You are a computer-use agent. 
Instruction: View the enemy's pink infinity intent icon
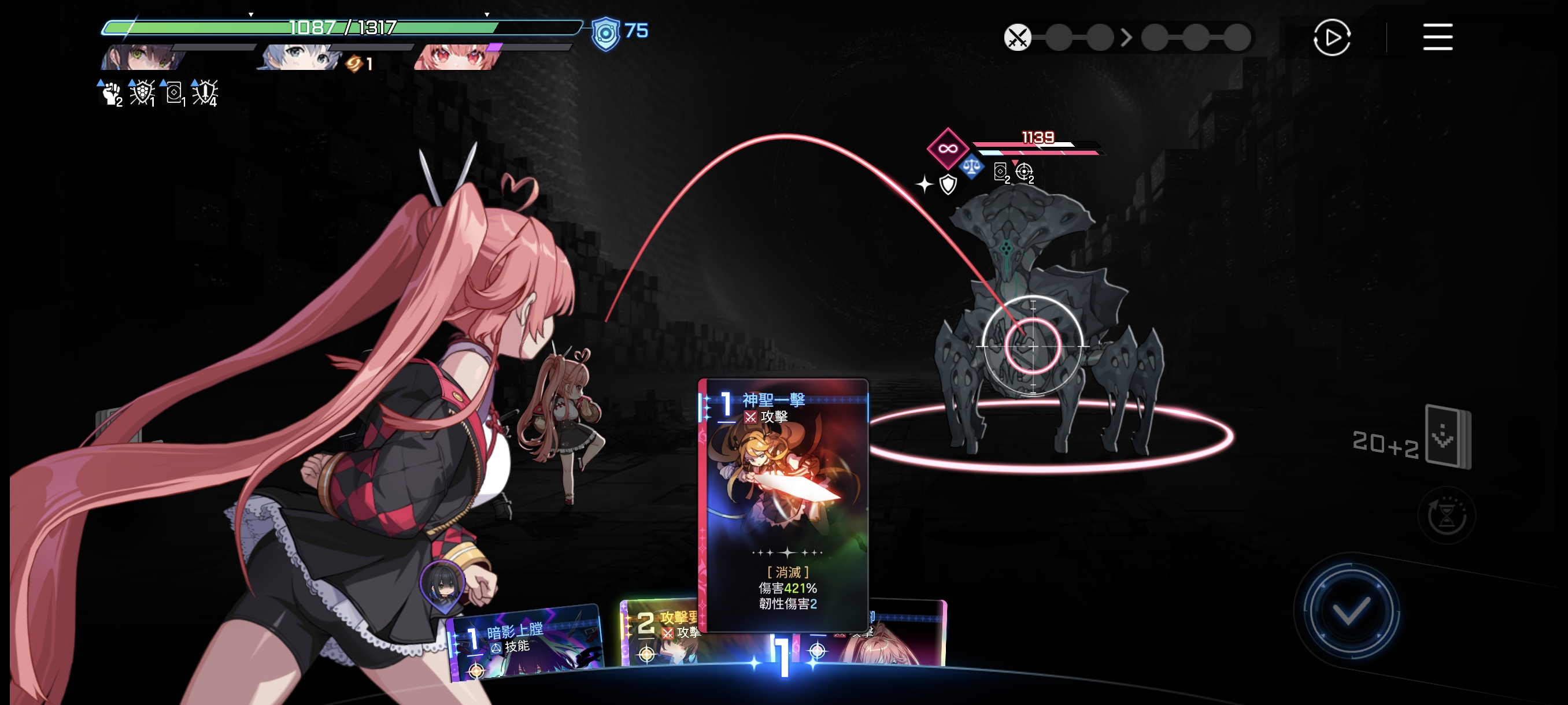[947, 149]
